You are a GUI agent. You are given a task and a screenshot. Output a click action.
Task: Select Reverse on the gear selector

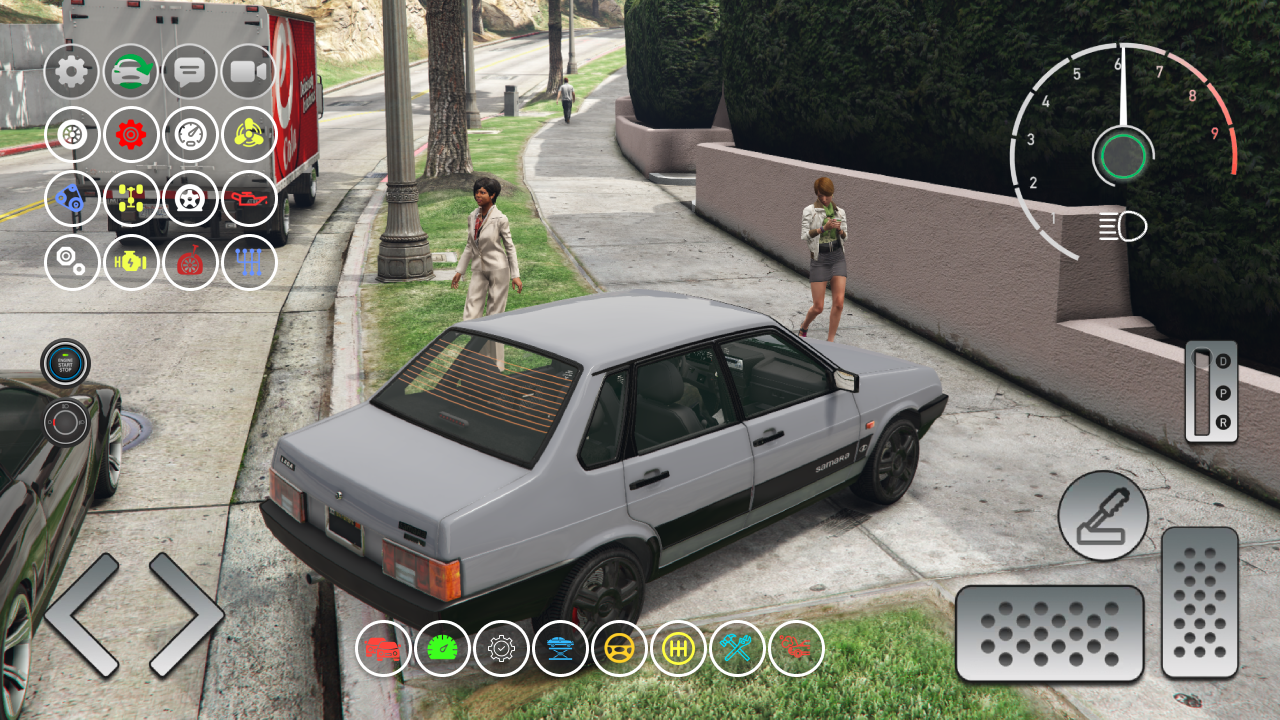coord(1222,423)
